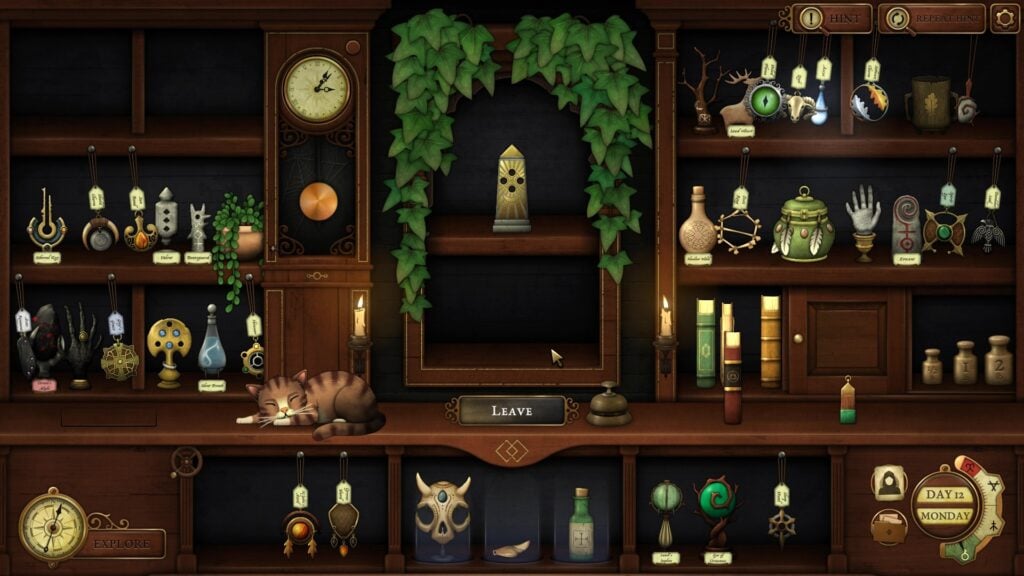The height and width of the screenshot is (576, 1024).
Task: Open the Explore map button
Action: [123, 543]
